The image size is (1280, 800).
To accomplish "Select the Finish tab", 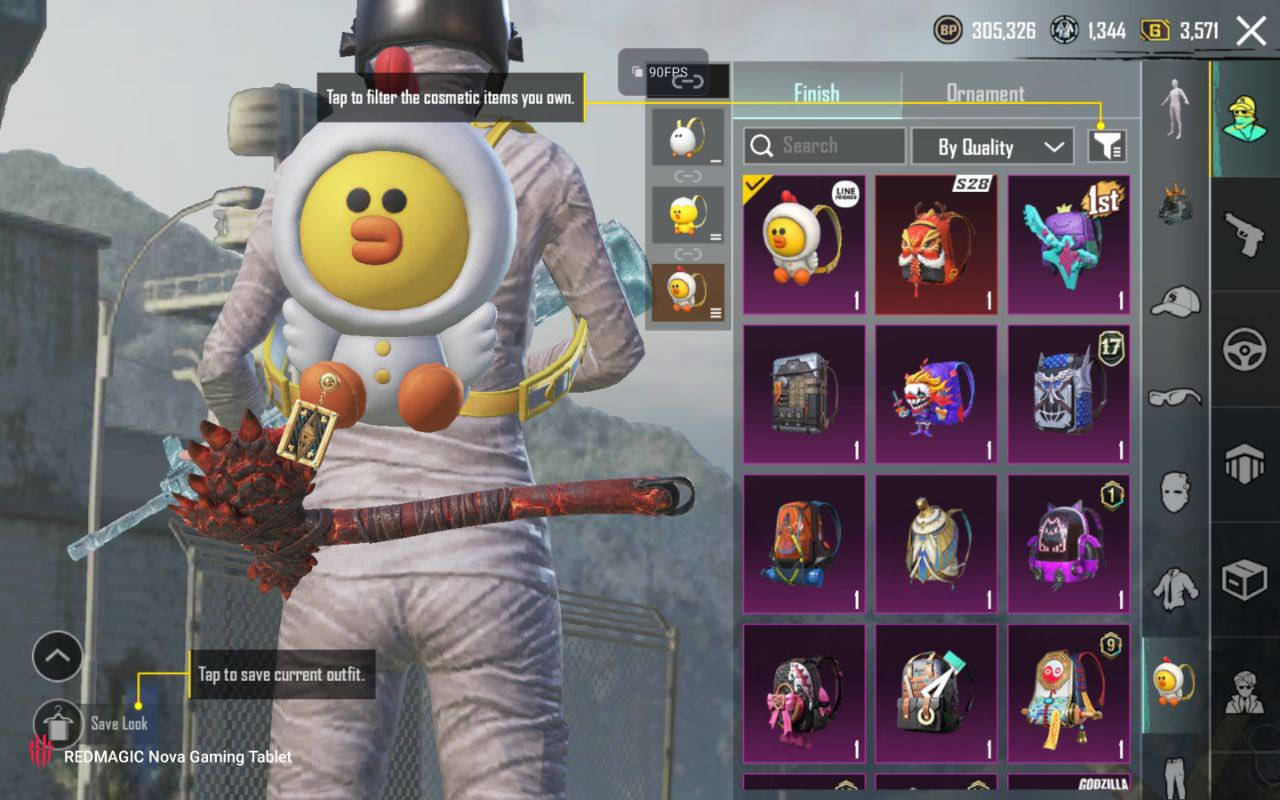I will pyautogui.click(x=816, y=93).
